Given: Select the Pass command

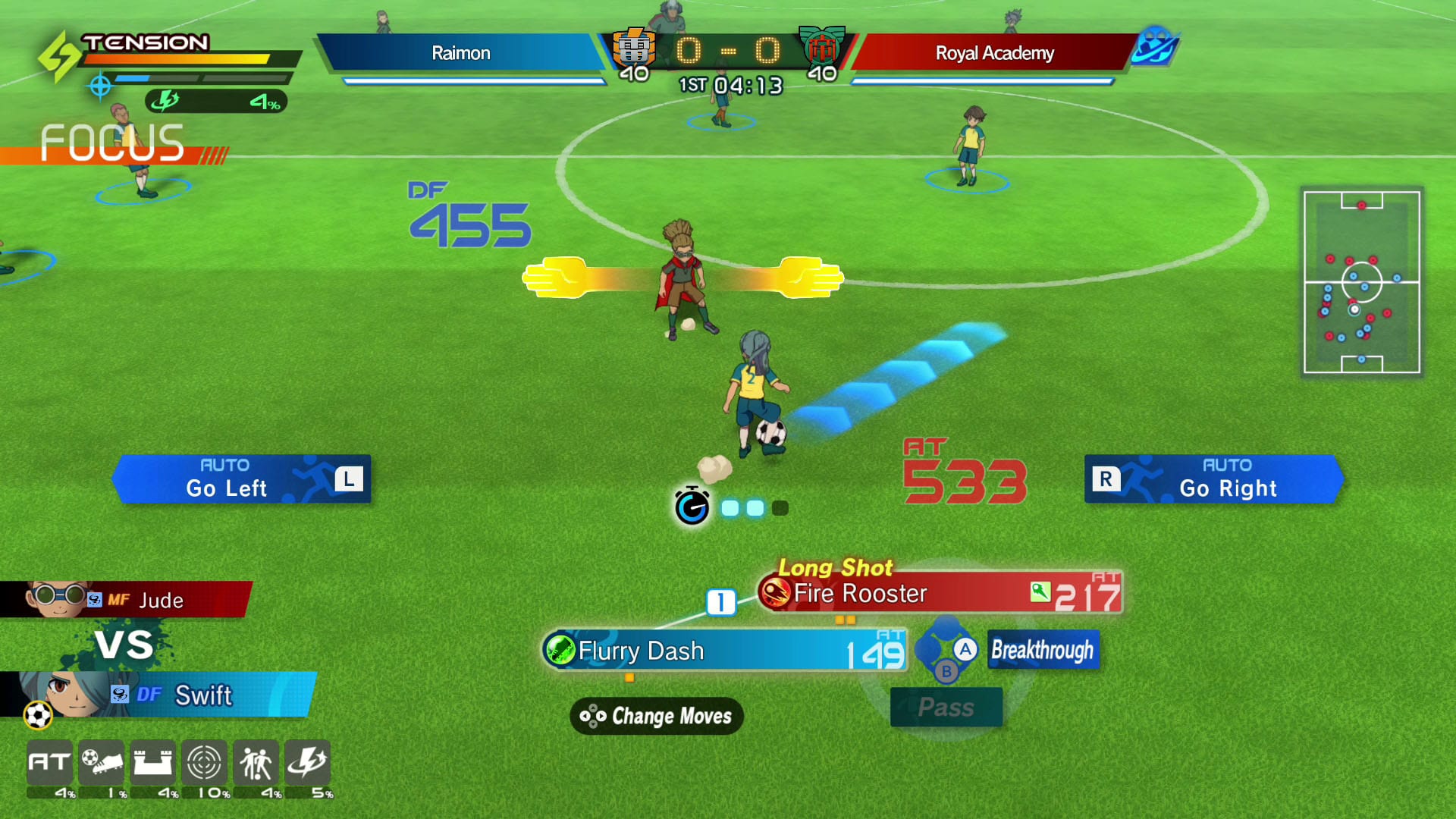Looking at the screenshot, I should coord(946,707).
